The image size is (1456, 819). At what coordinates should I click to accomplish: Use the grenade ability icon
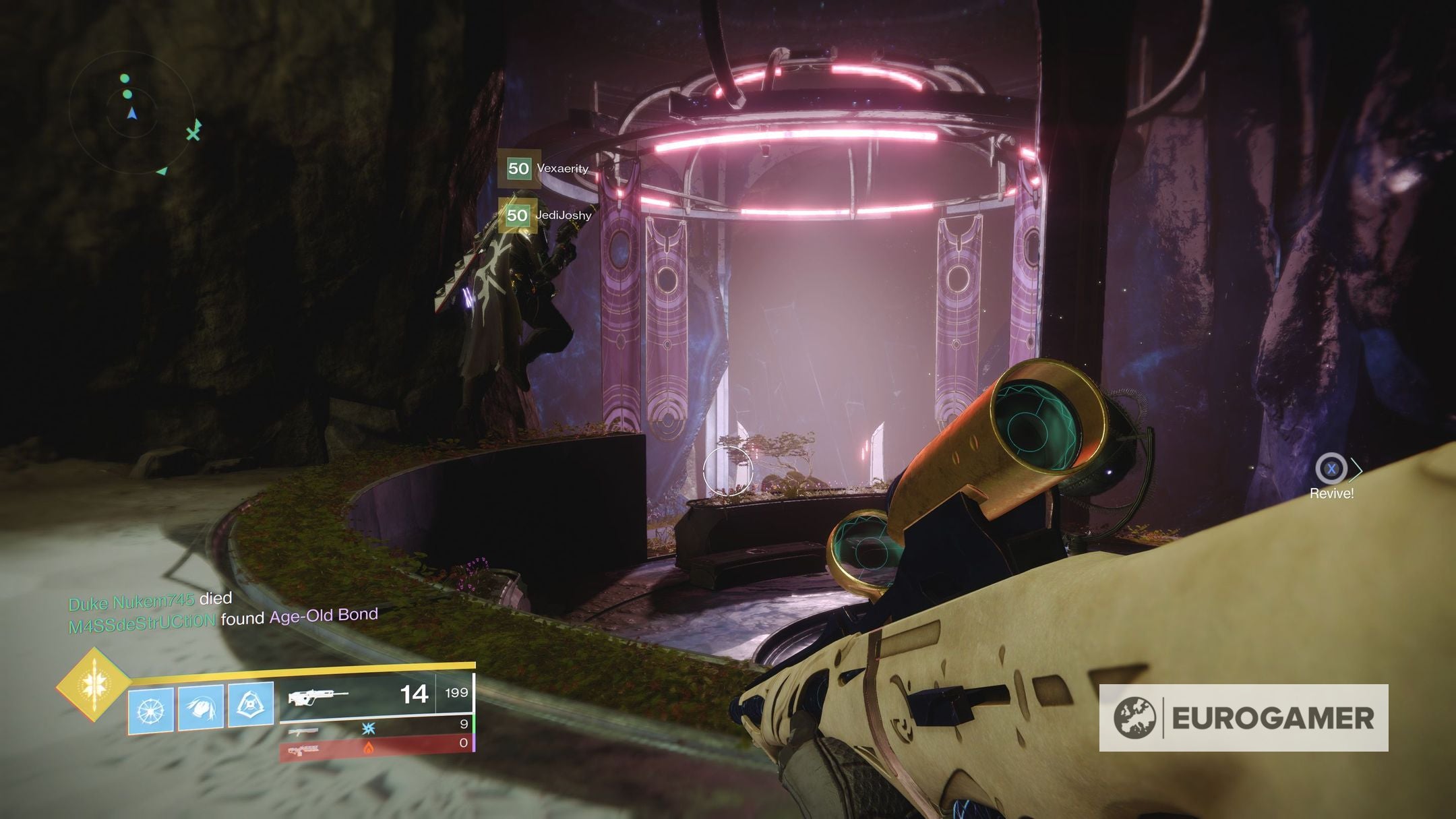pos(150,710)
